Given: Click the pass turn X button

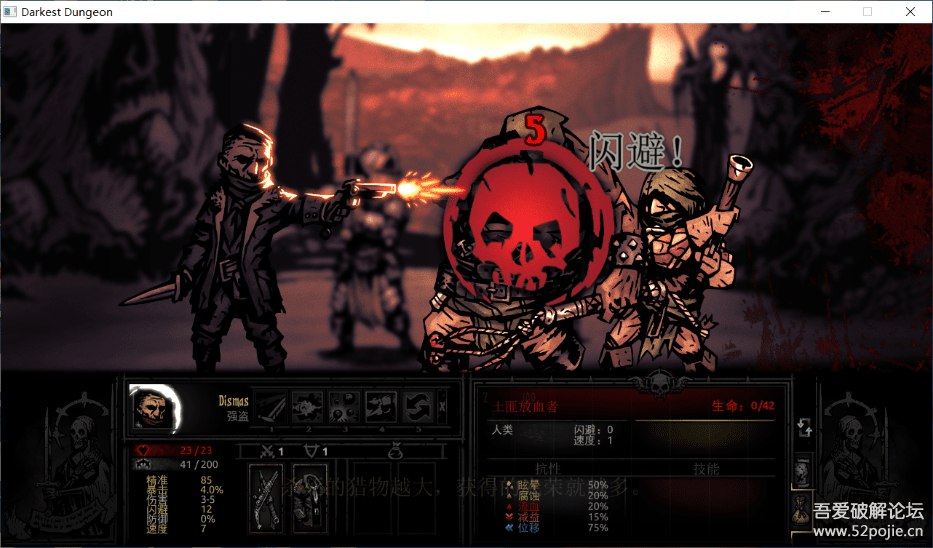Looking at the screenshot, I should pos(442,407).
